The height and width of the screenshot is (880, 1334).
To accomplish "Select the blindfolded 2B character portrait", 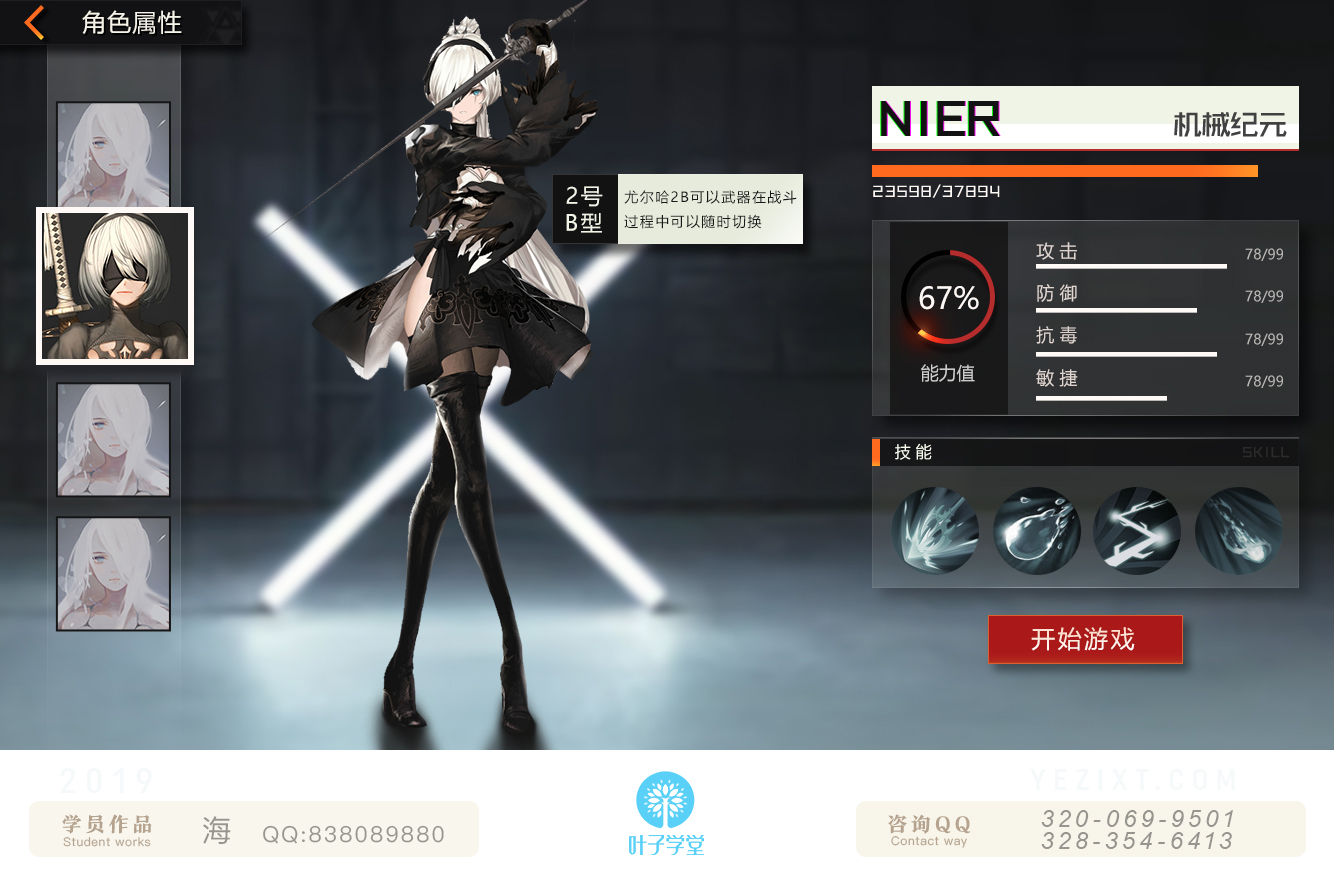I will pos(115,286).
